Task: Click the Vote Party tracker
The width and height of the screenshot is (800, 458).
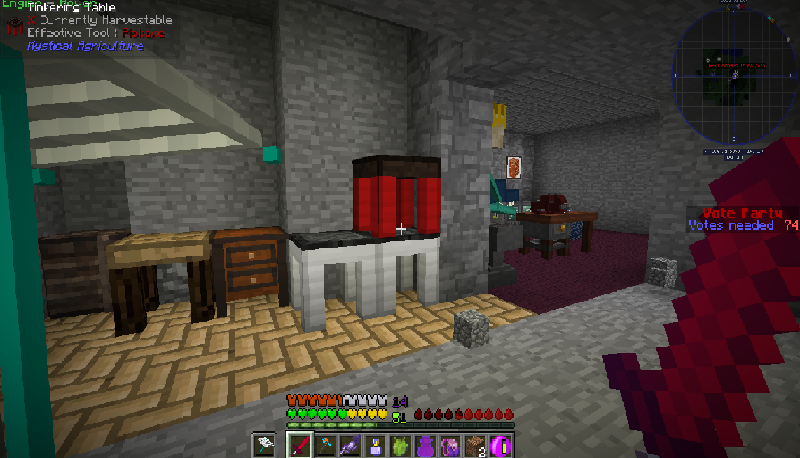Action: tap(742, 219)
